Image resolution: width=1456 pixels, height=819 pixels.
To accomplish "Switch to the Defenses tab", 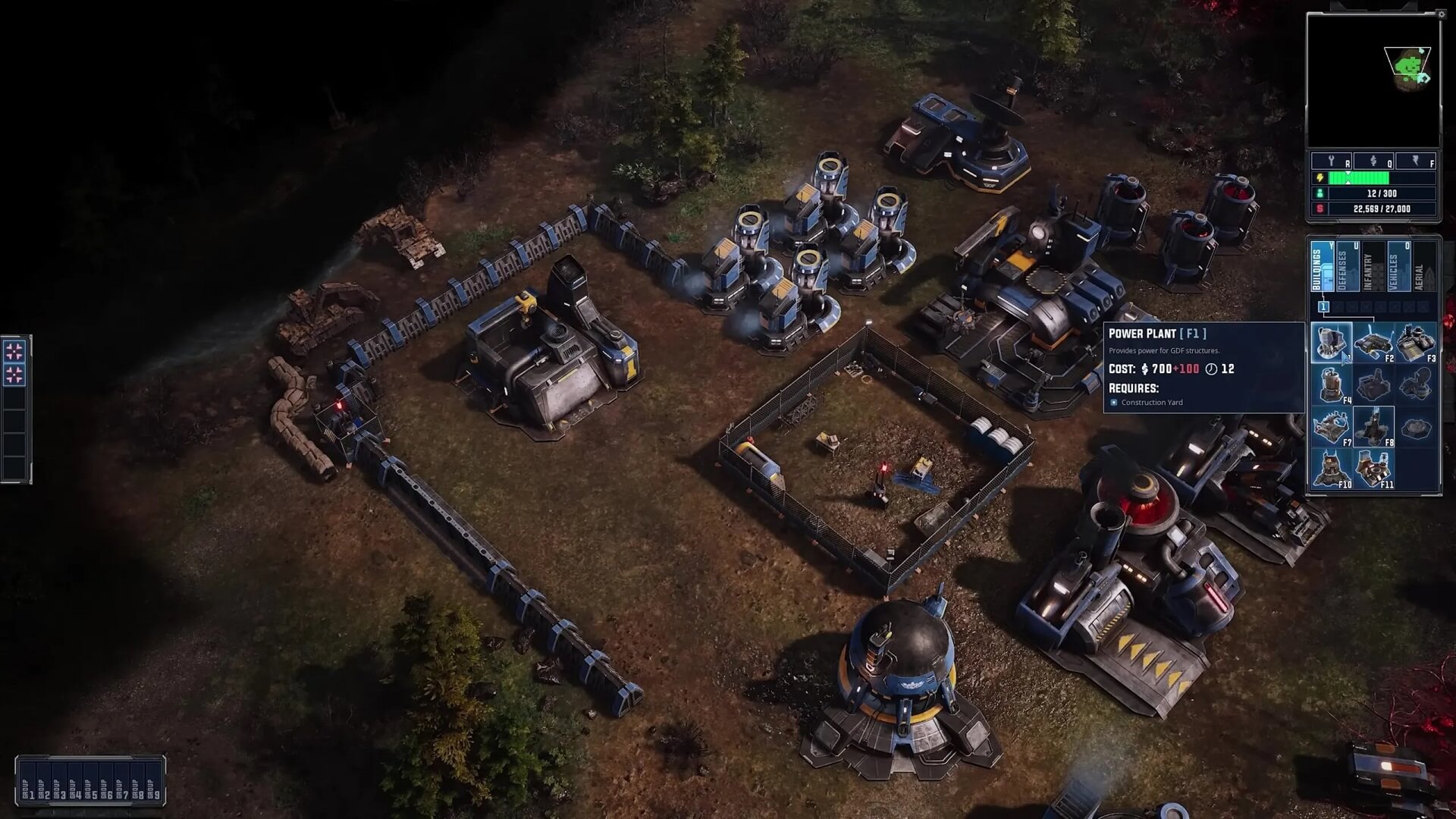I will [x=1348, y=267].
